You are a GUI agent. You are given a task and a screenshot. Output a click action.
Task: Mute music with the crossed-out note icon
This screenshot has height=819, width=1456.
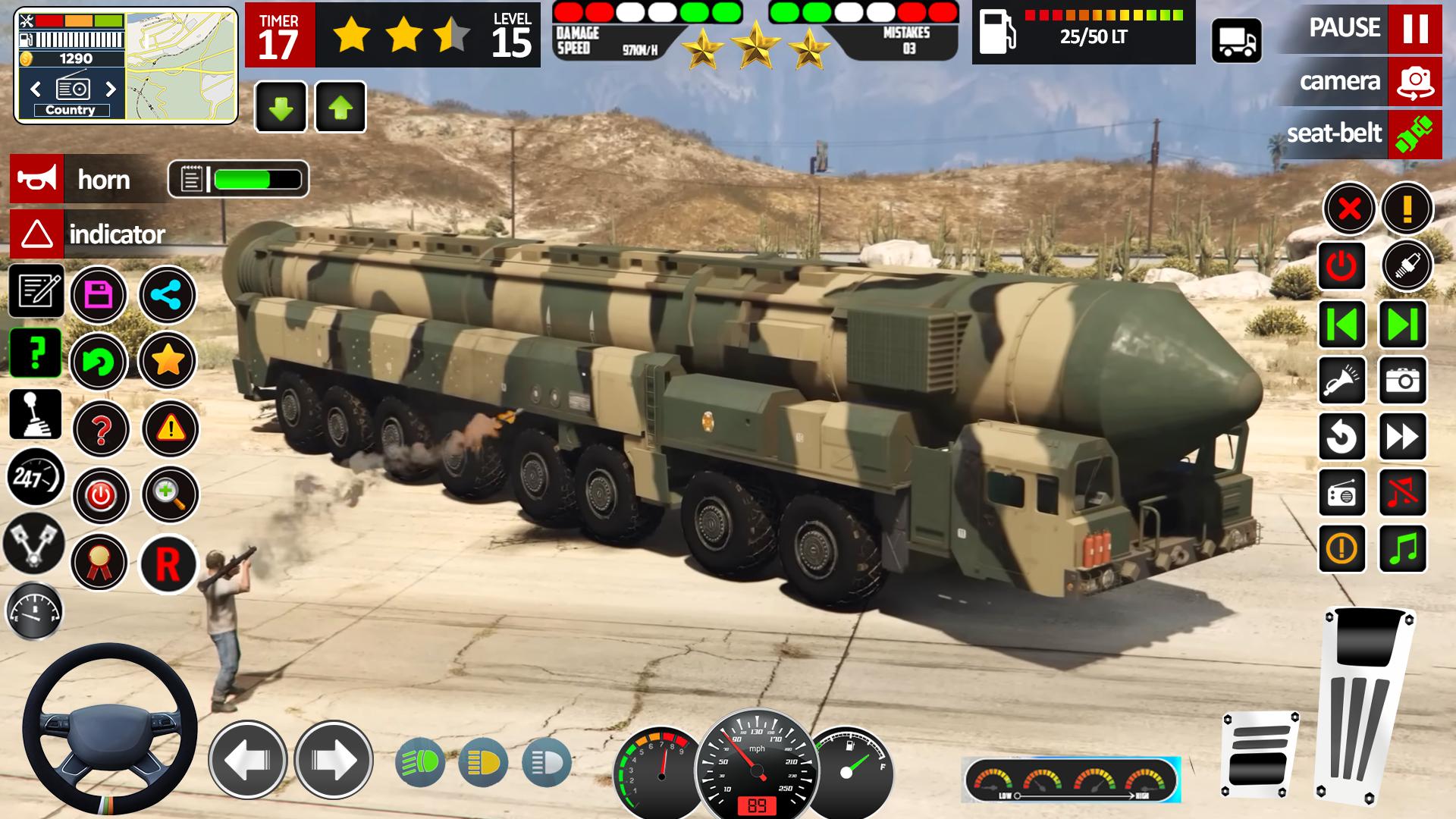tap(1402, 493)
